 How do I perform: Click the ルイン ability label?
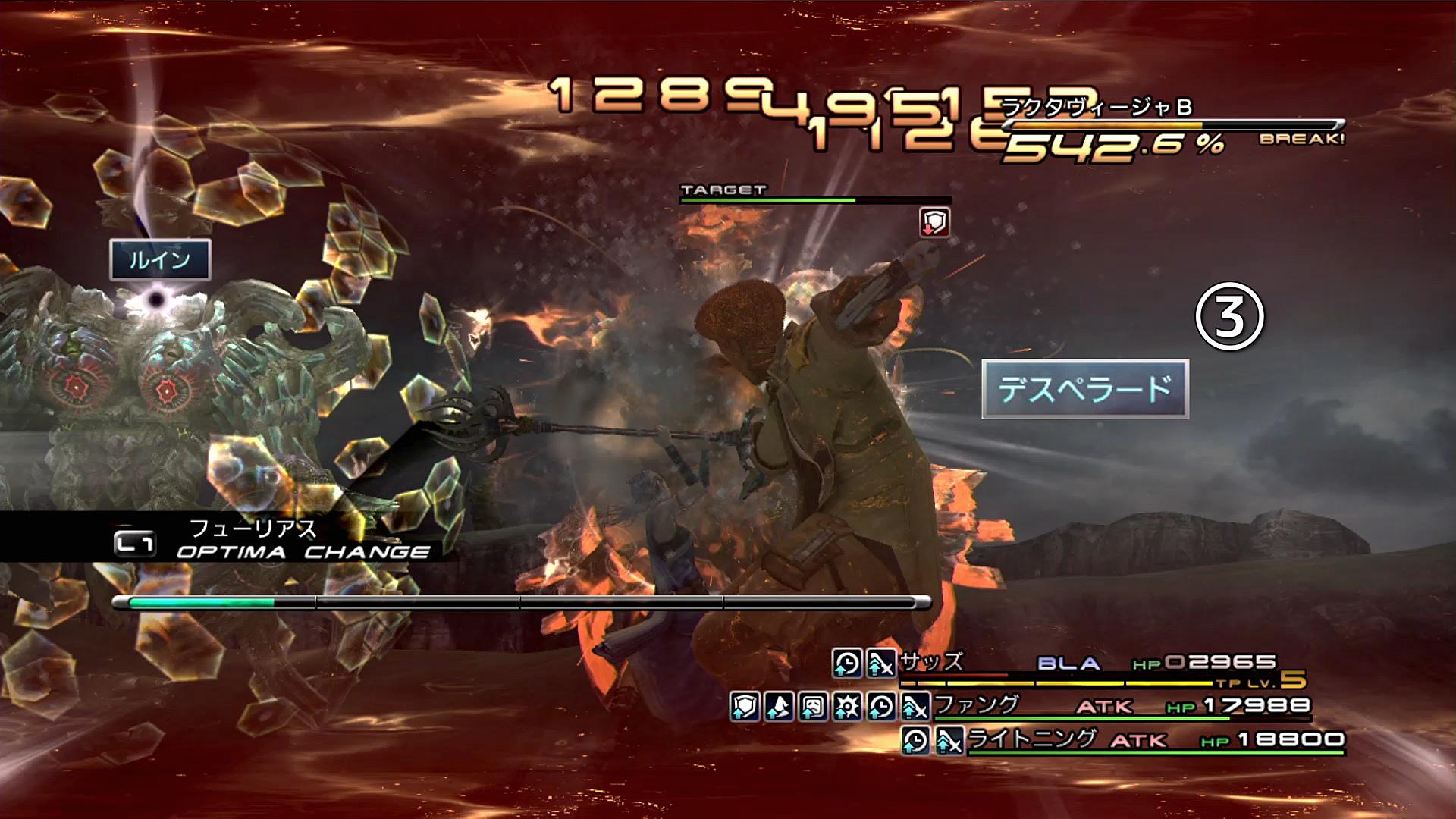[x=159, y=260]
